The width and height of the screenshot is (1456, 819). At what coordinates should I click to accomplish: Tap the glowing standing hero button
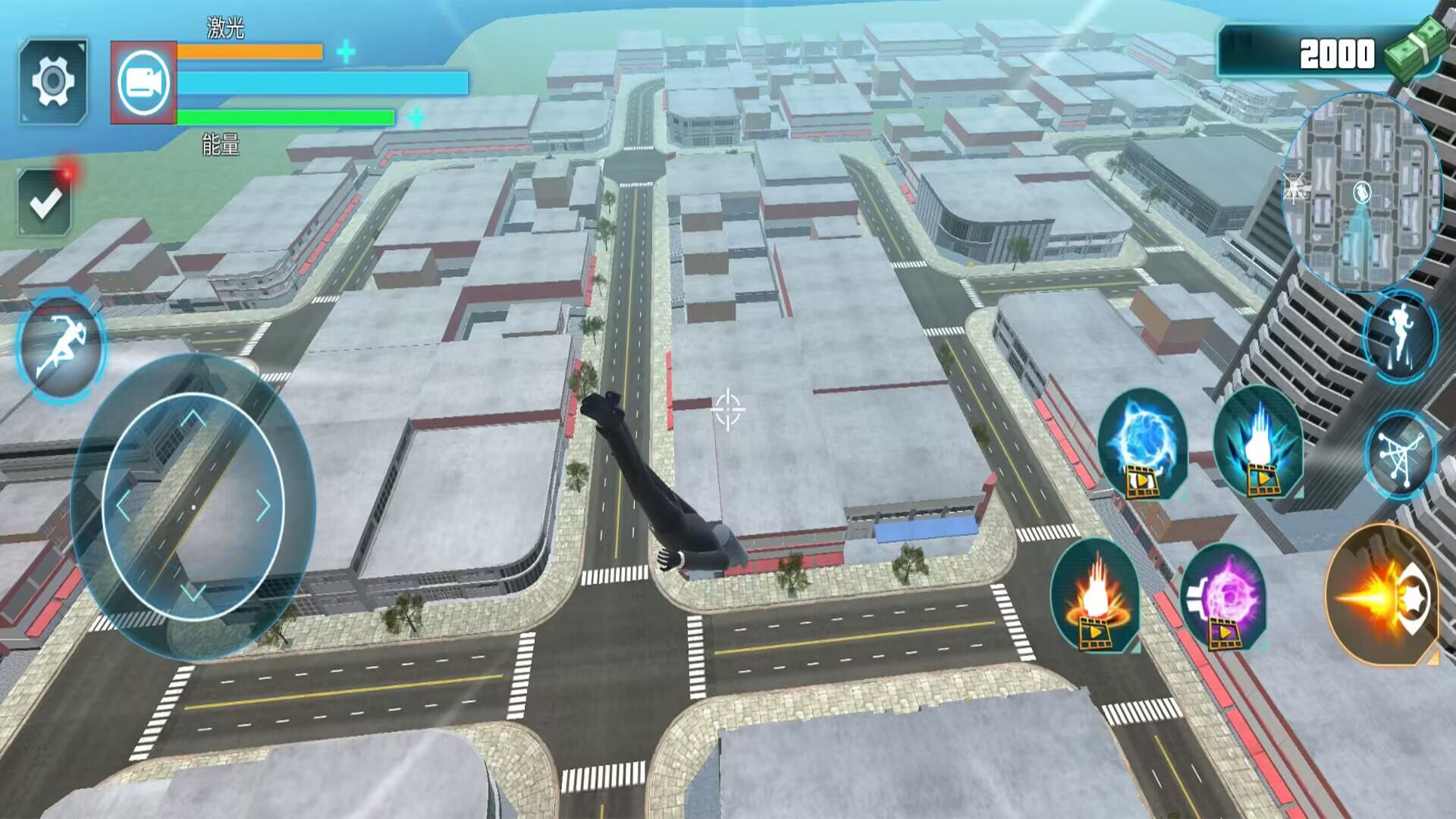click(1400, 334)
